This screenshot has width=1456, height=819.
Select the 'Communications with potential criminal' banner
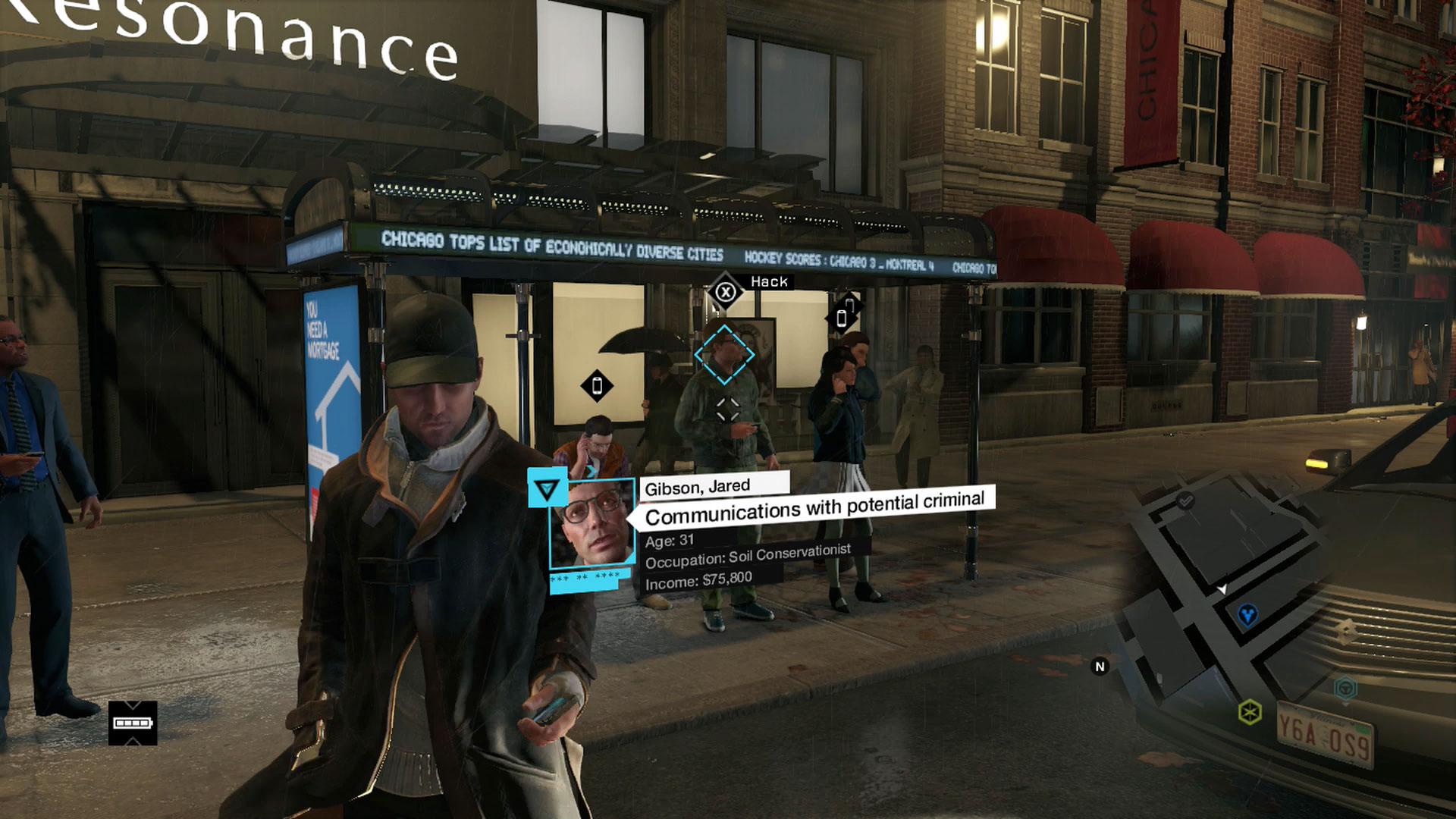(815, 507)
